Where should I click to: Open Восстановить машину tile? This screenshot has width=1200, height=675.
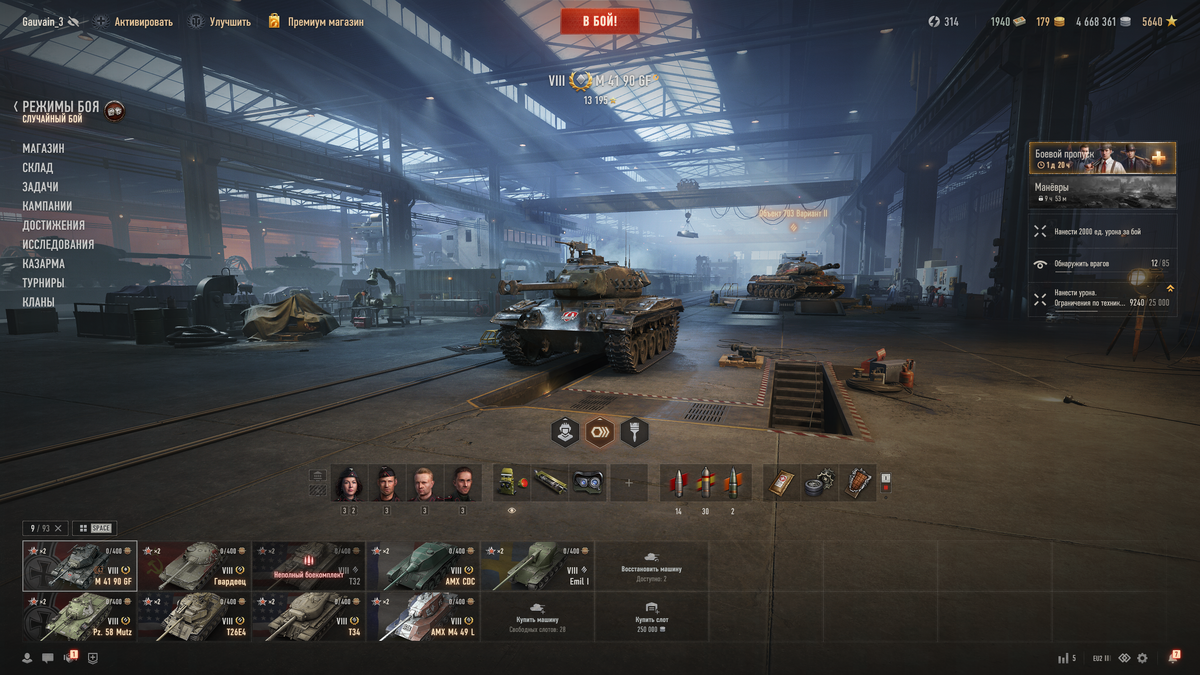coord(651,566)
